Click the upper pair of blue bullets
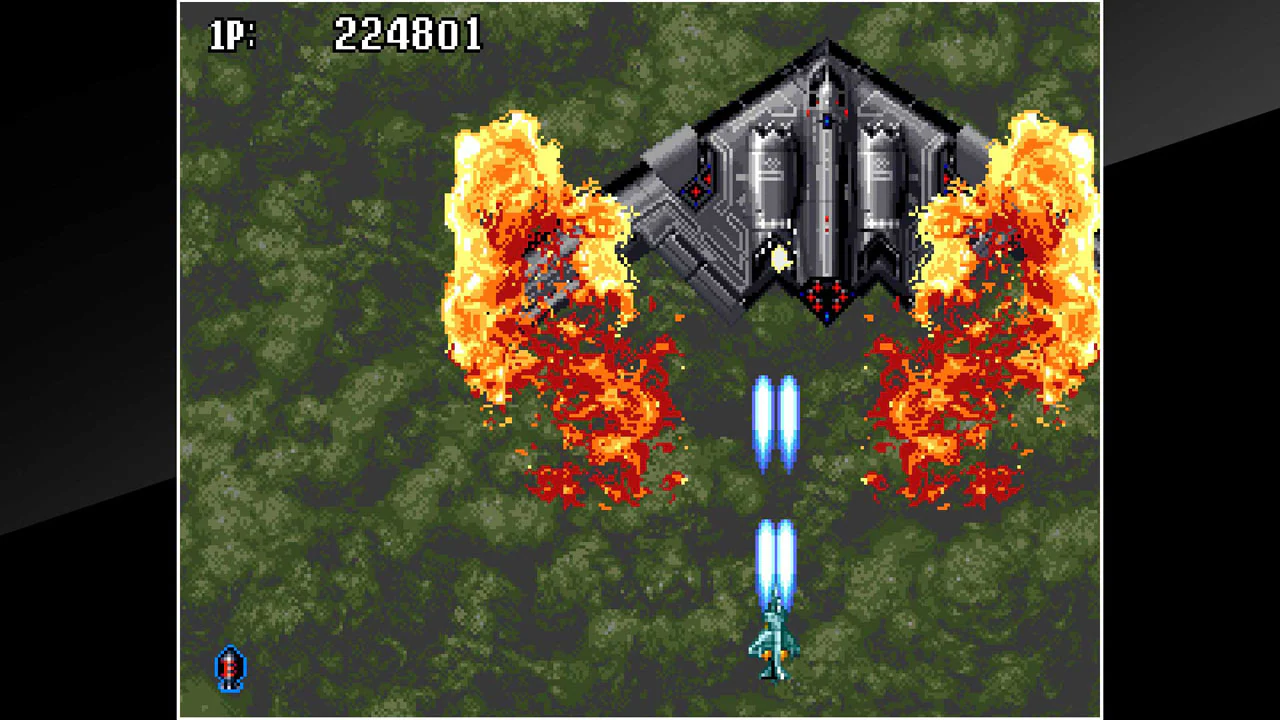Screen dimensions: 1280x720 click(x=775, y=420)
